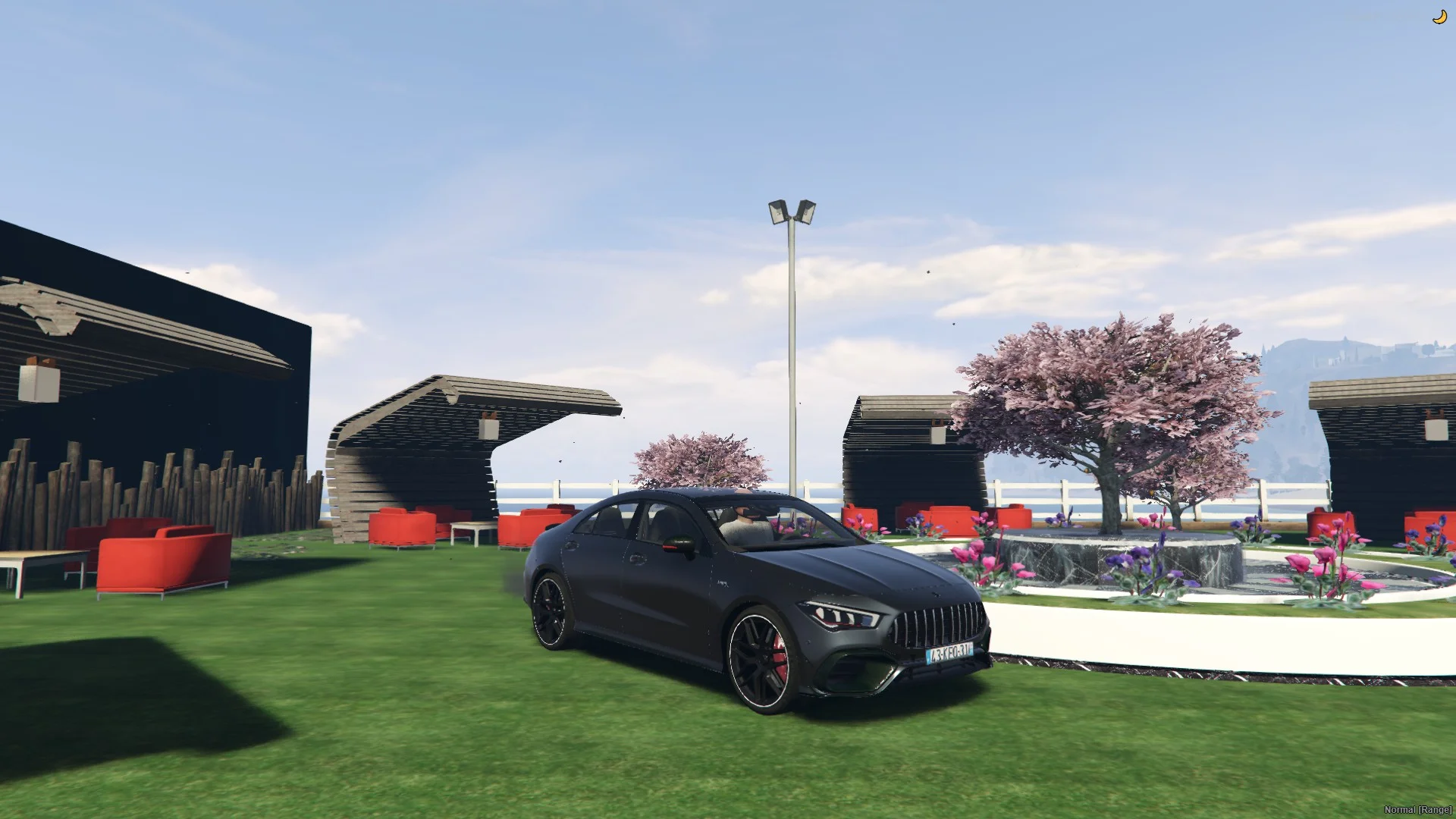The width and height of the screenshot is (1456, 819).
Task: Click the crescent moon HUD icon
Action: (x=1439, y=17)
